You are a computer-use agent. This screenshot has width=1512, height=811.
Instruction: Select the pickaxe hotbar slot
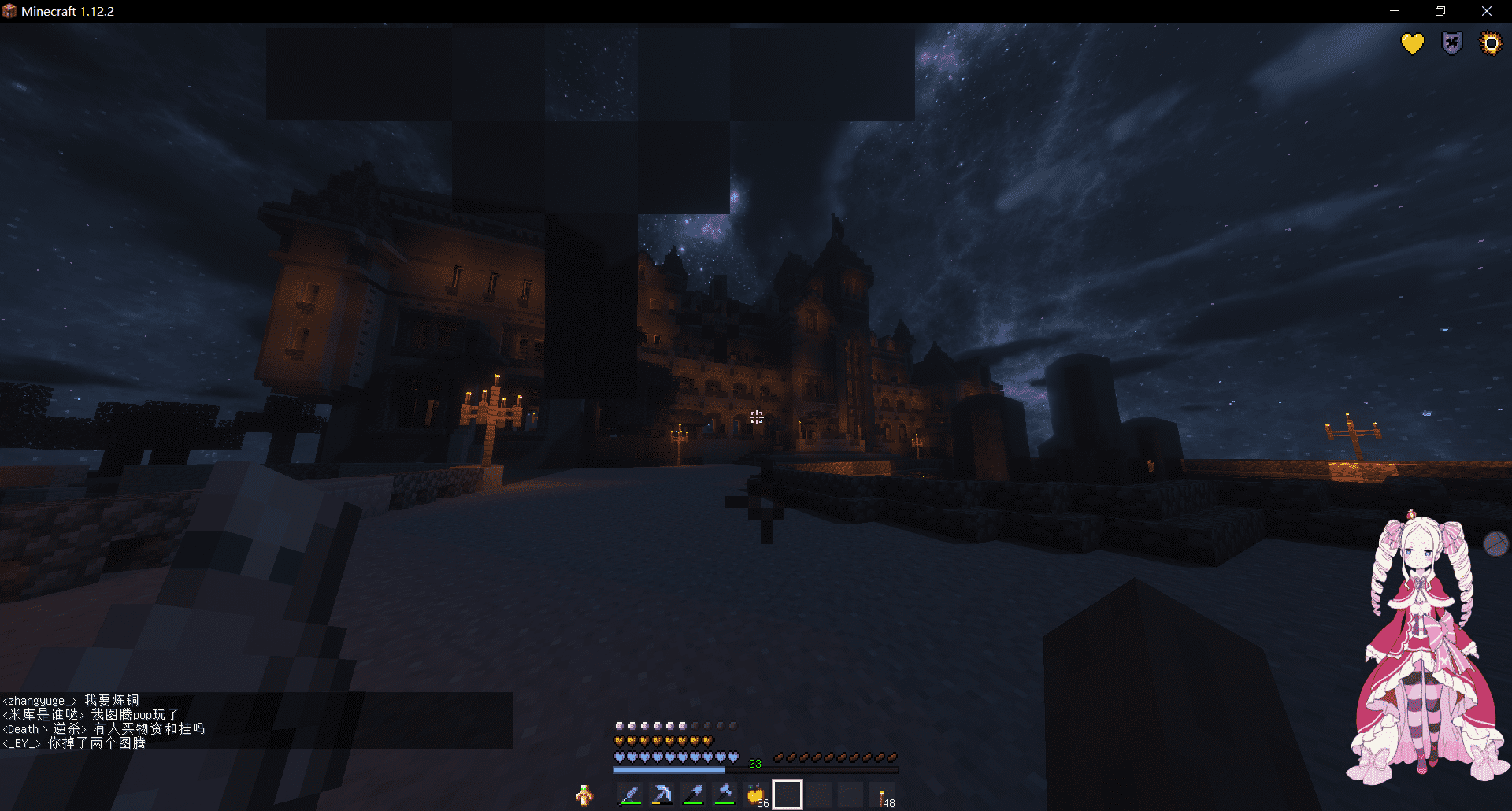661,795
